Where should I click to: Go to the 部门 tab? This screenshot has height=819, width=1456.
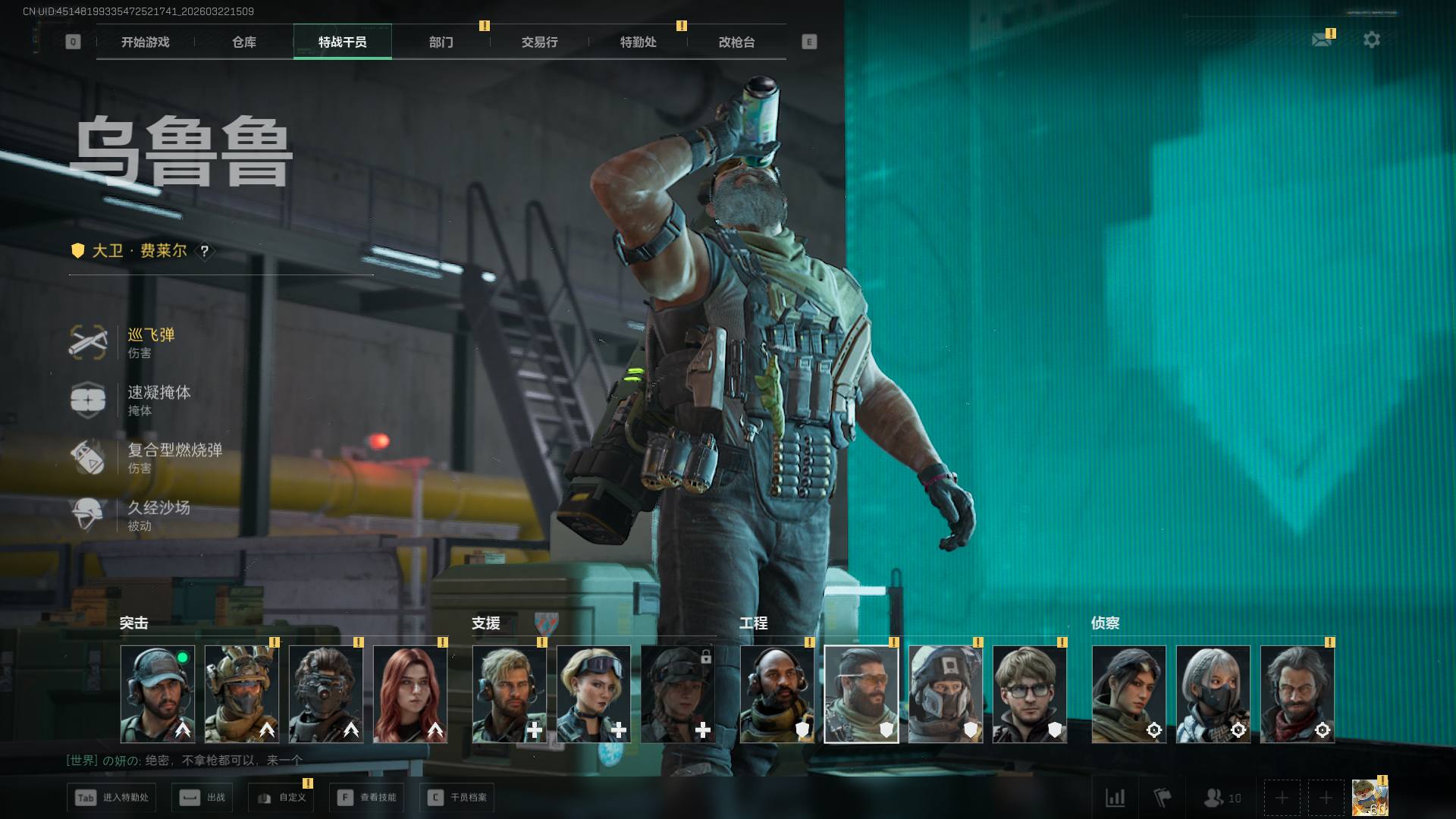(x=441, y=42)
